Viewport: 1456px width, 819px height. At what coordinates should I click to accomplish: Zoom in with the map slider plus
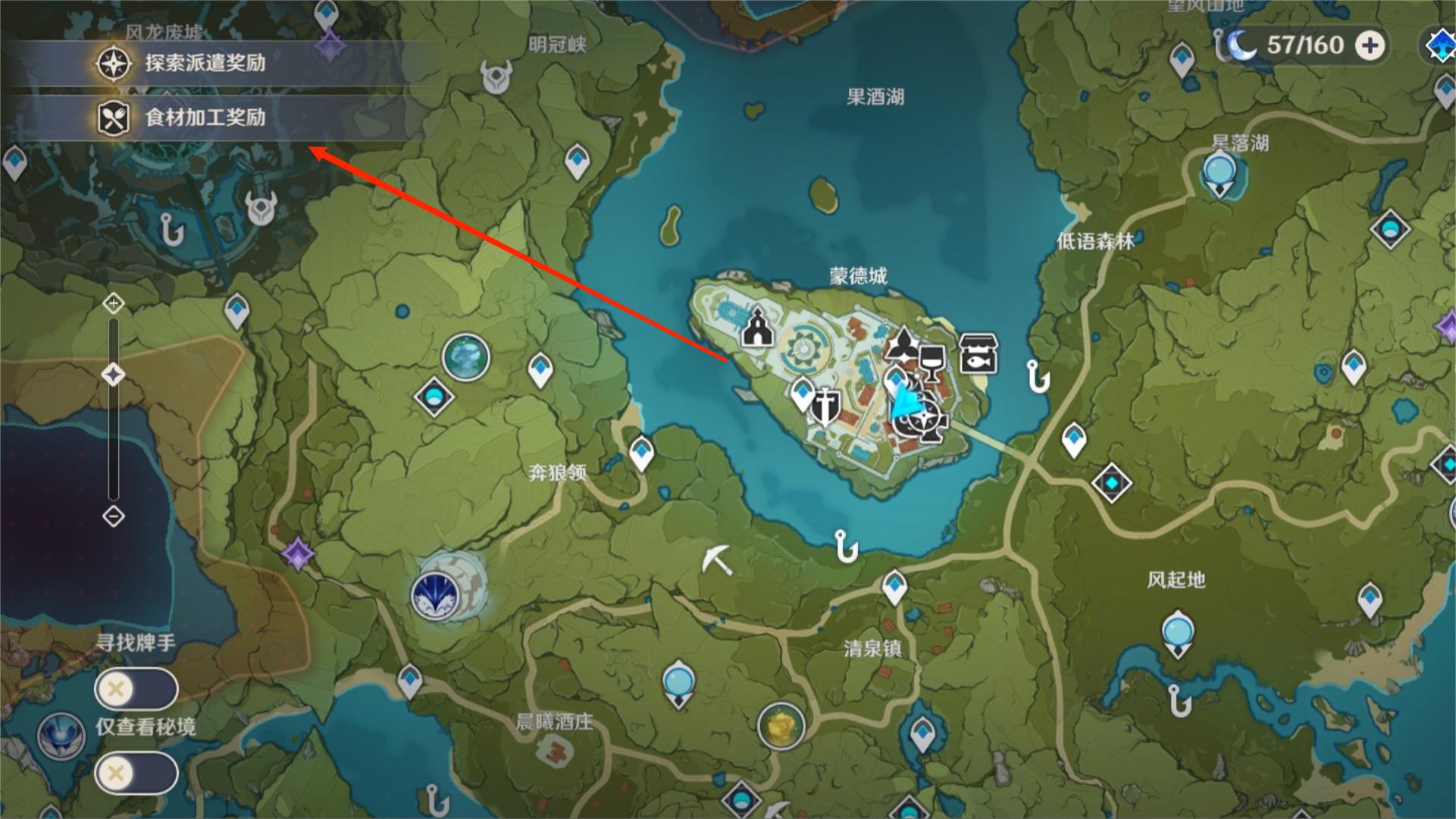coord(114,305)
